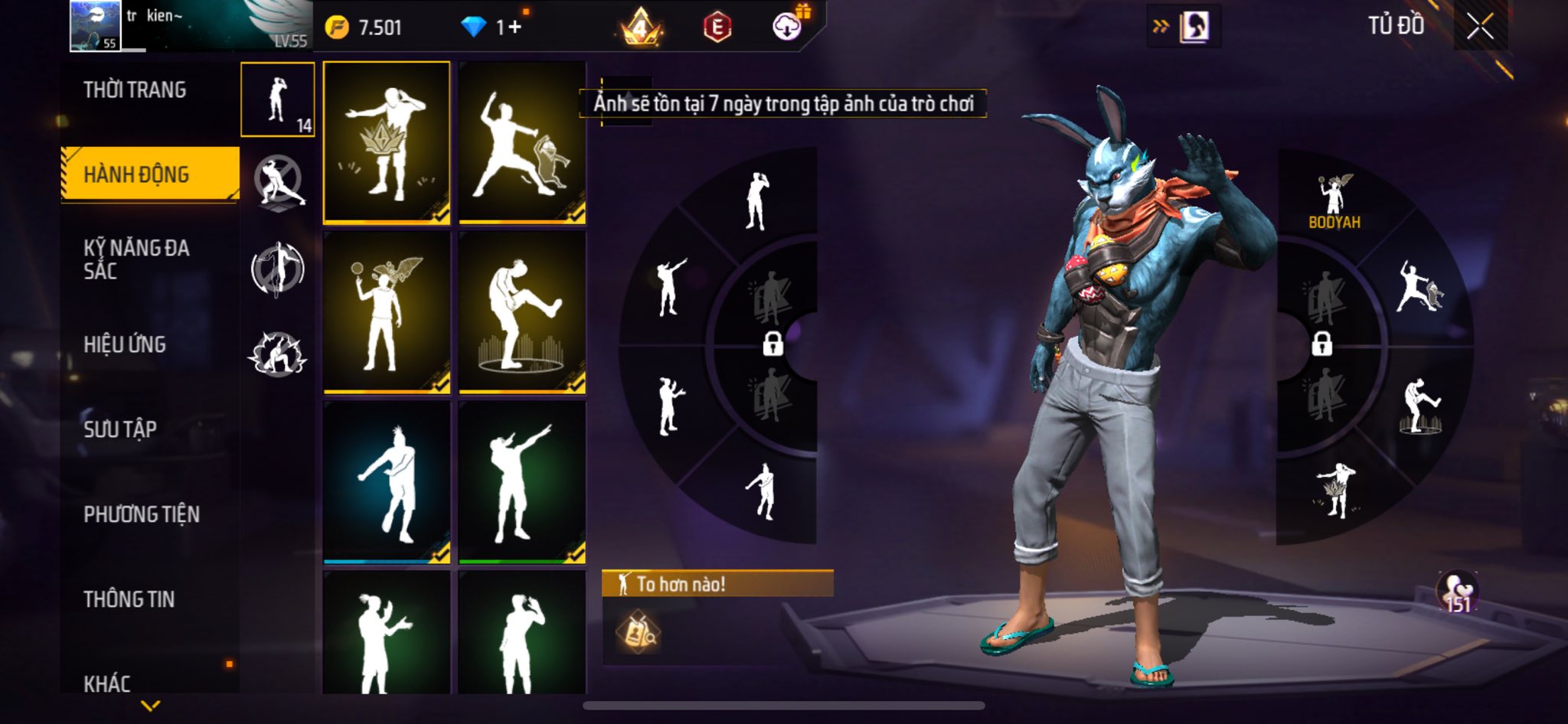Click the emote preview card icon
The height and width of the screenshot is (724, 1568).
click(637, 632)
